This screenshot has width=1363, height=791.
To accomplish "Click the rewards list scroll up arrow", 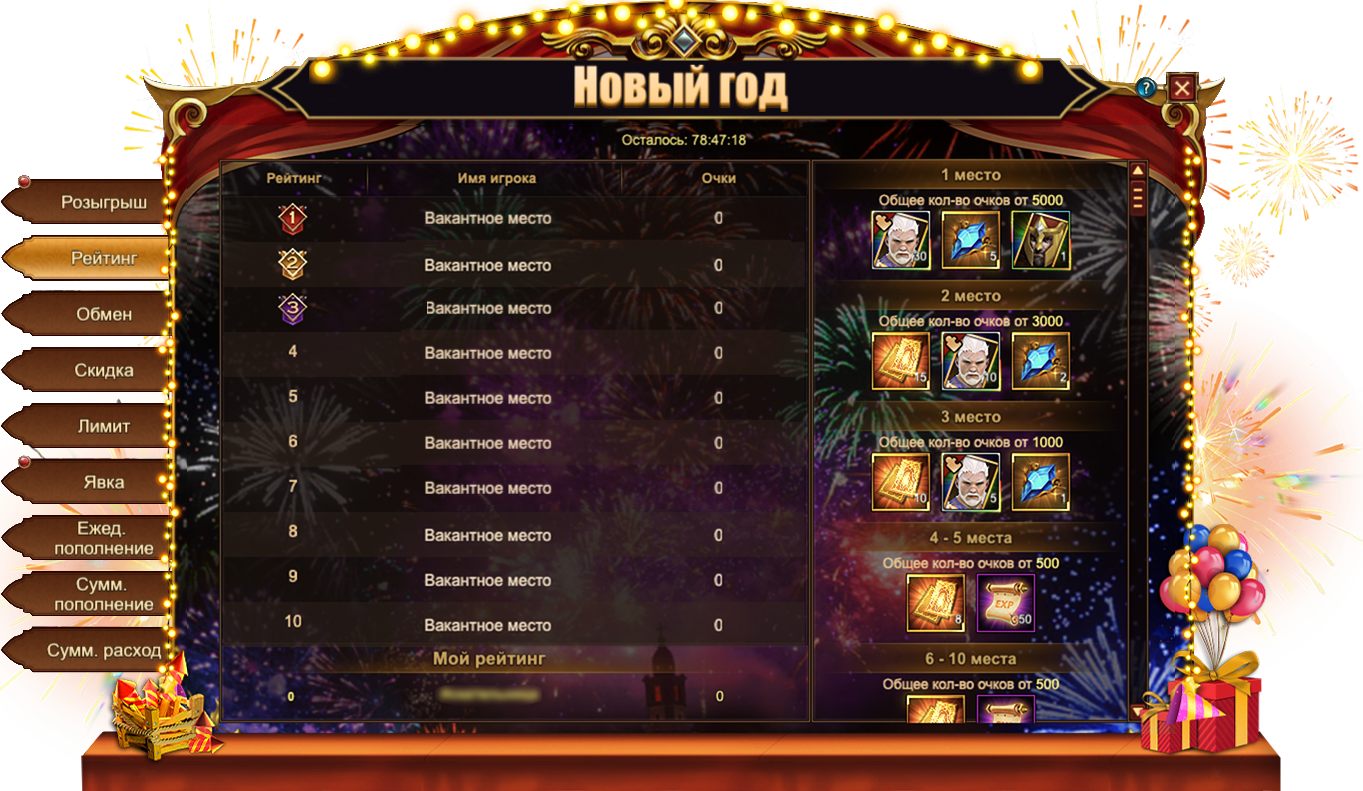I will click(x=1137, y=171).
